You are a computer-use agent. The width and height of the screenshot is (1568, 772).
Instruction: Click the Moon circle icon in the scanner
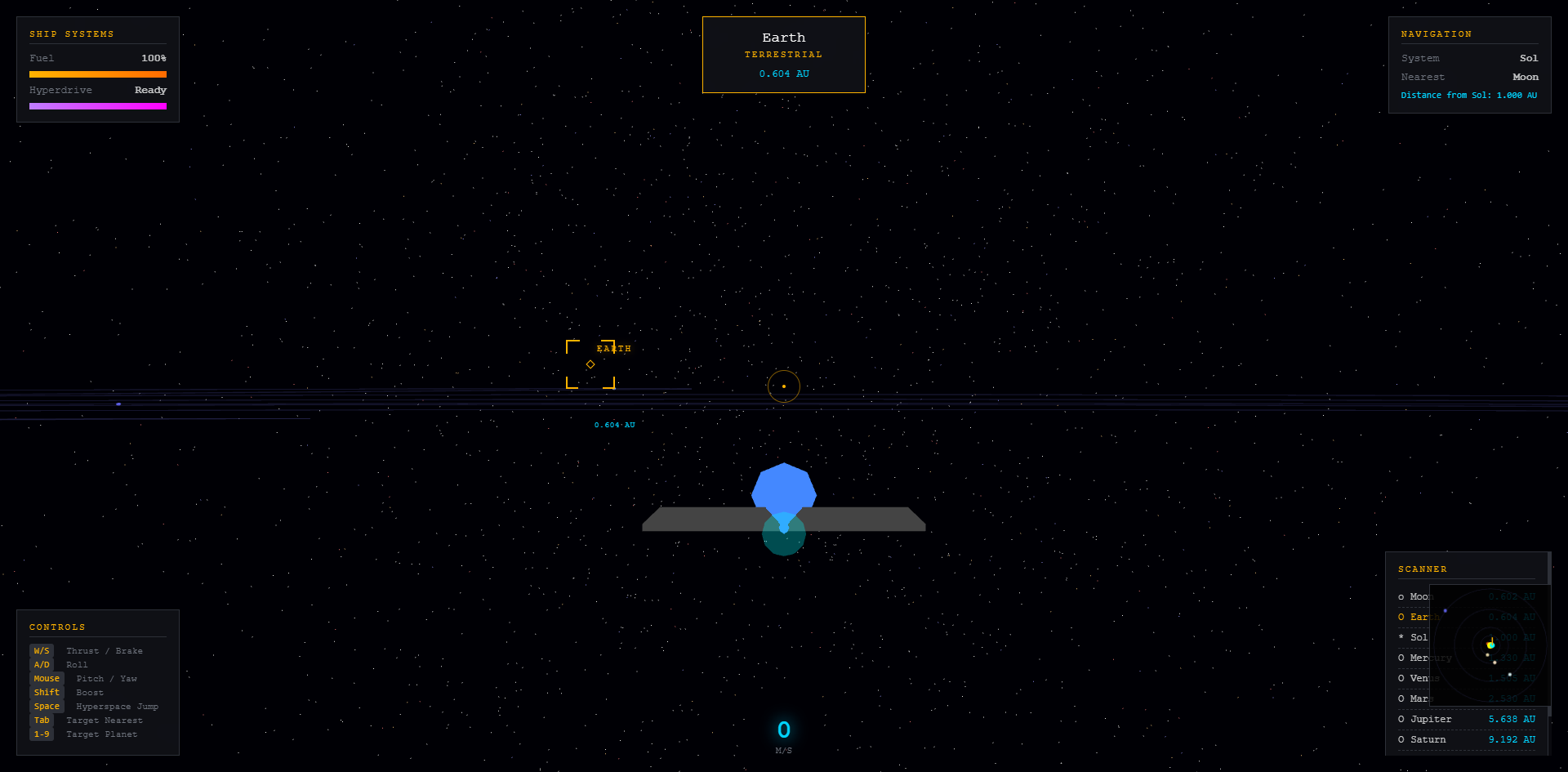coord(1401,596)
